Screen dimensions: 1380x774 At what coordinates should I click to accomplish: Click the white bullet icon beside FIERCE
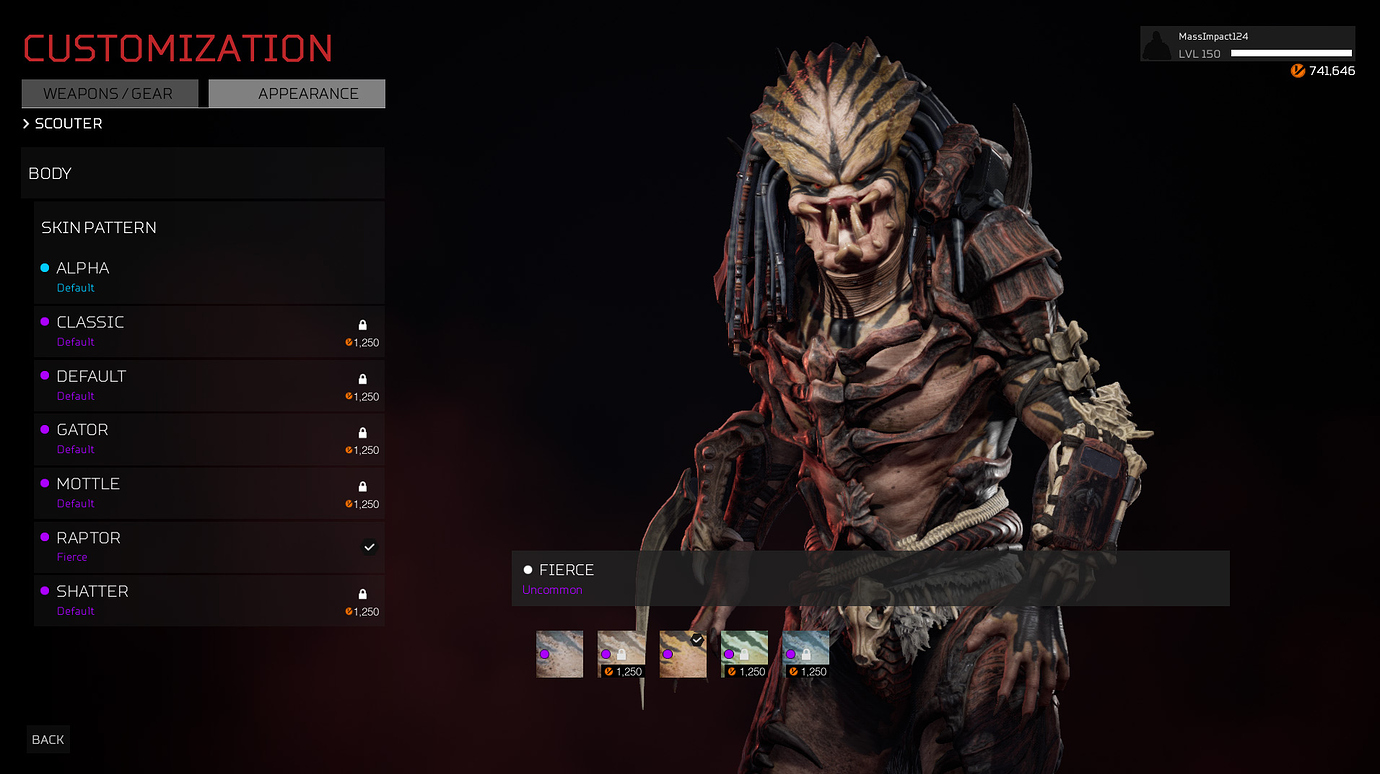[528, 569]
